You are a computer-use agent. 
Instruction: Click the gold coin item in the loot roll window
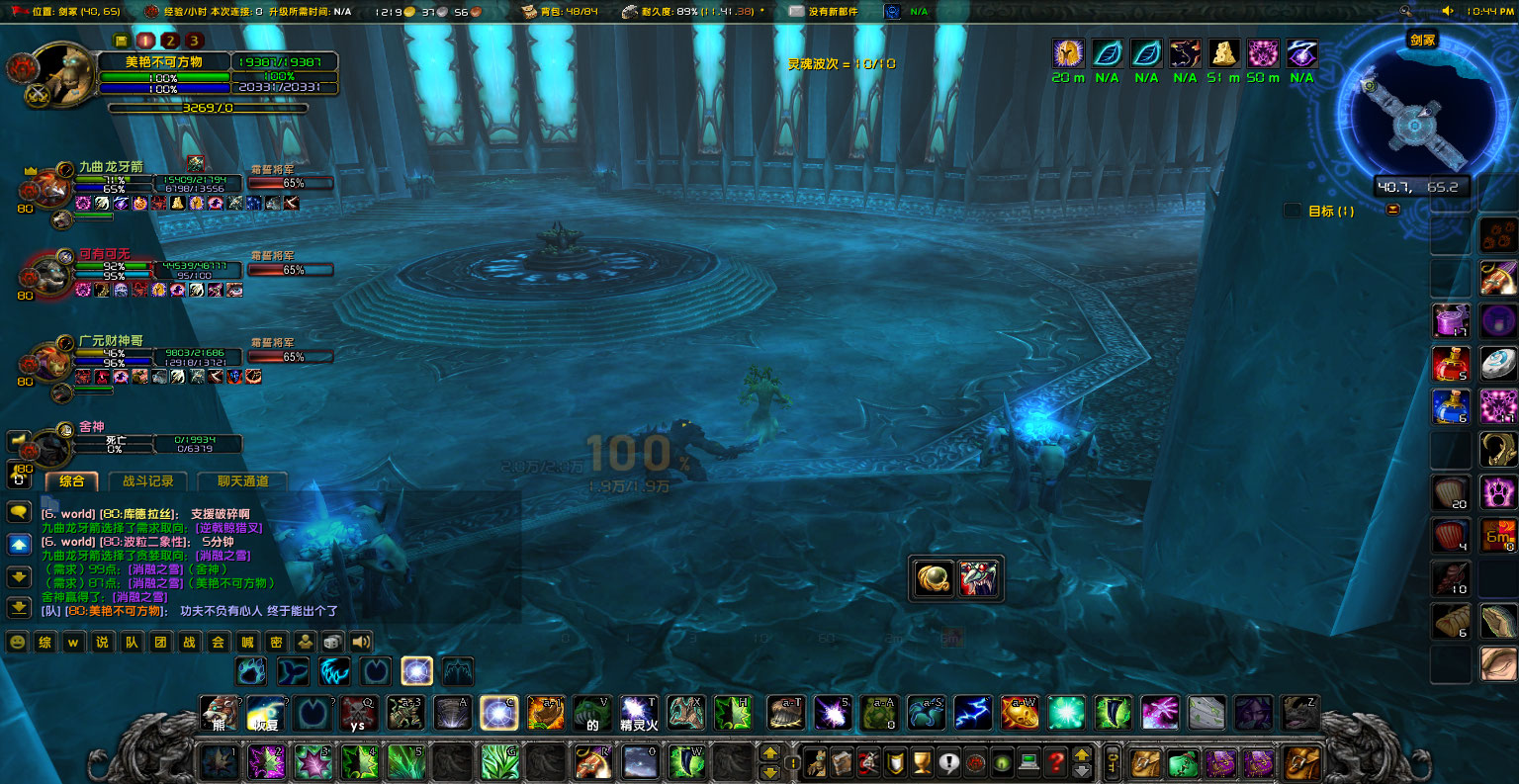(931, 578)
